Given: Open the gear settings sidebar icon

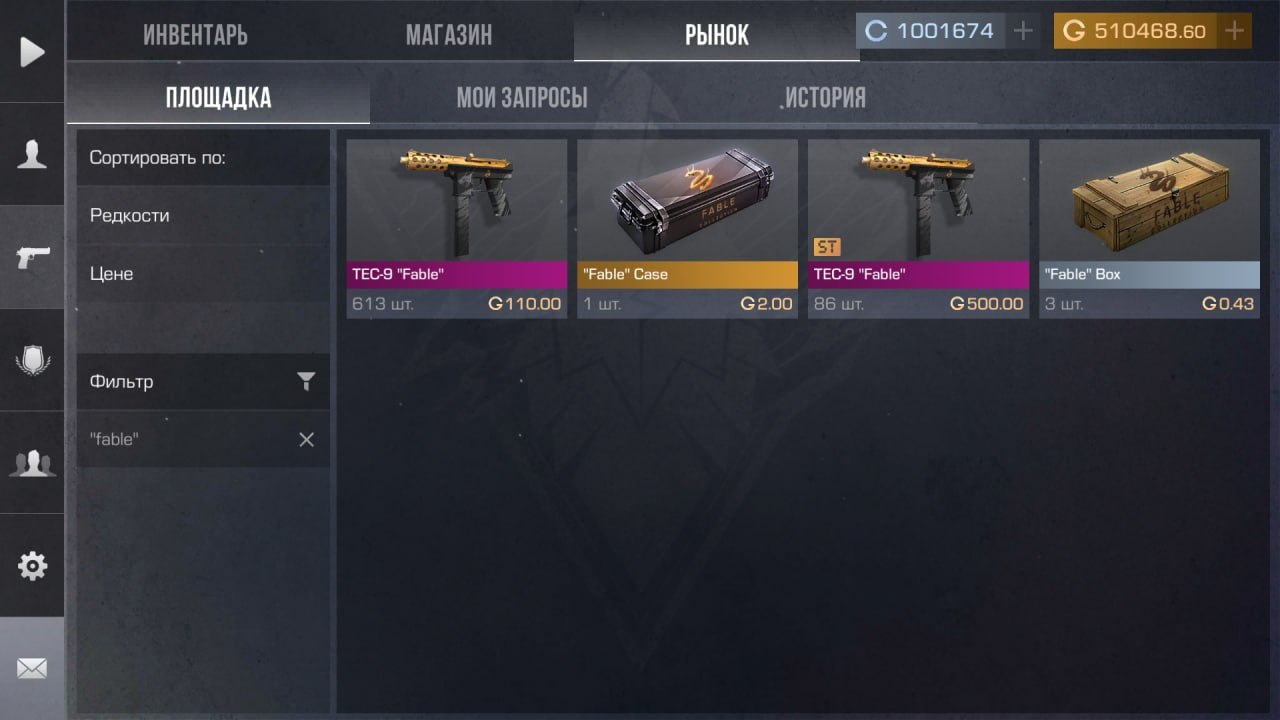Looking at the screenshot, I should click(32, 566).
